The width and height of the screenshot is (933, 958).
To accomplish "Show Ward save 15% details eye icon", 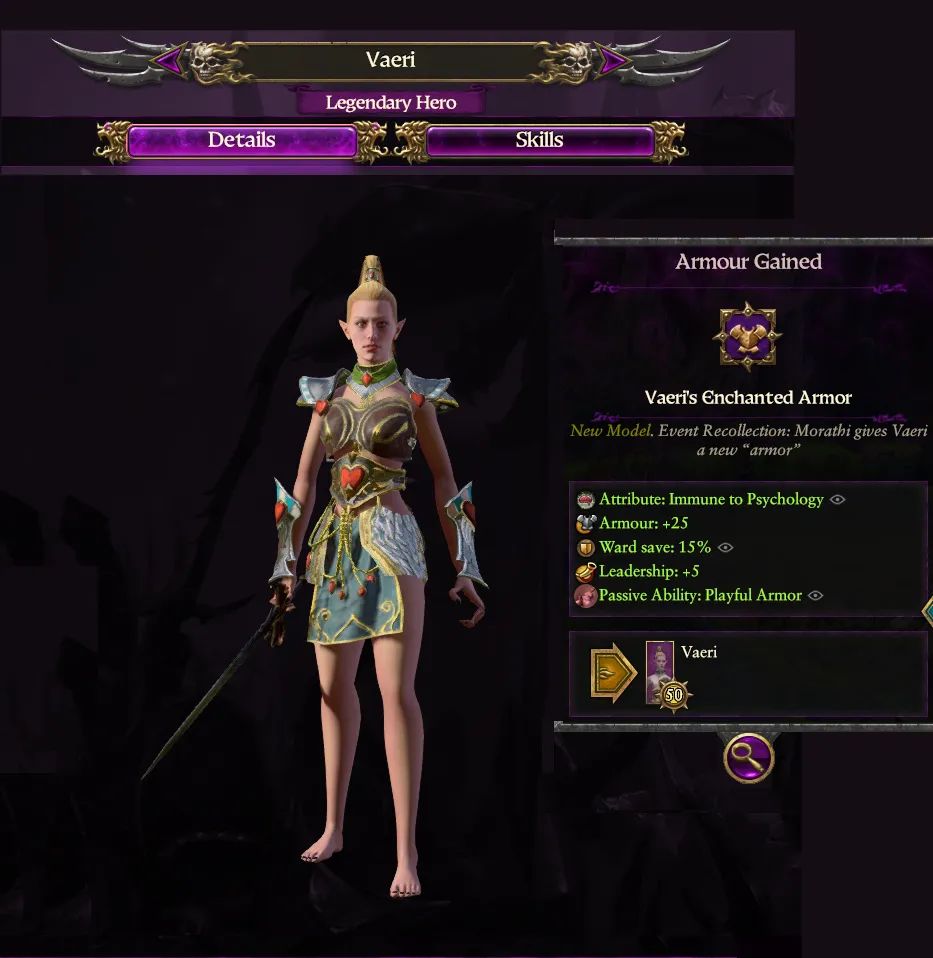I will [x=726, y=548].
